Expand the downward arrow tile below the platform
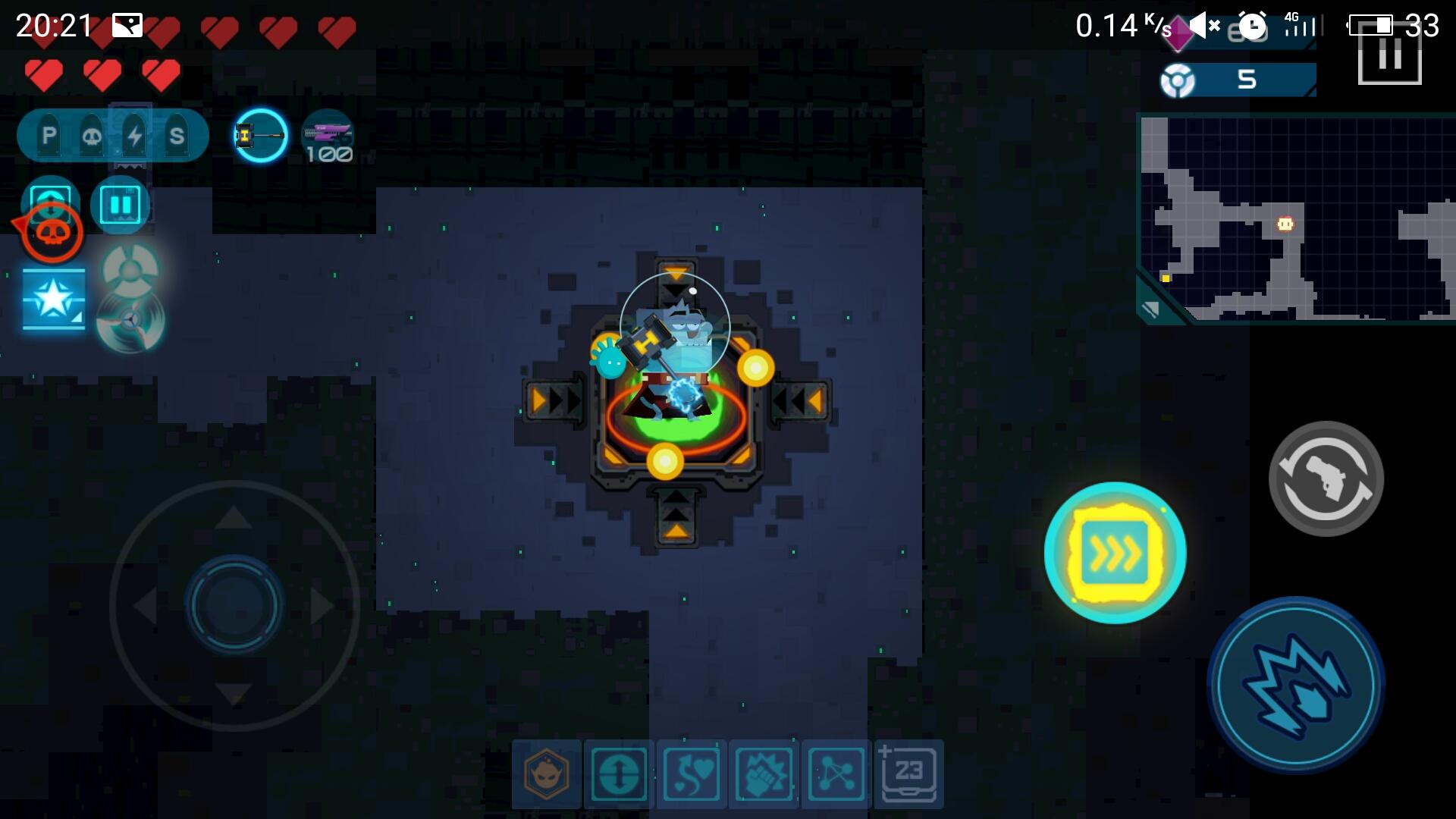The height and width of the screenshot is (819, 1456). coord(676,513)
